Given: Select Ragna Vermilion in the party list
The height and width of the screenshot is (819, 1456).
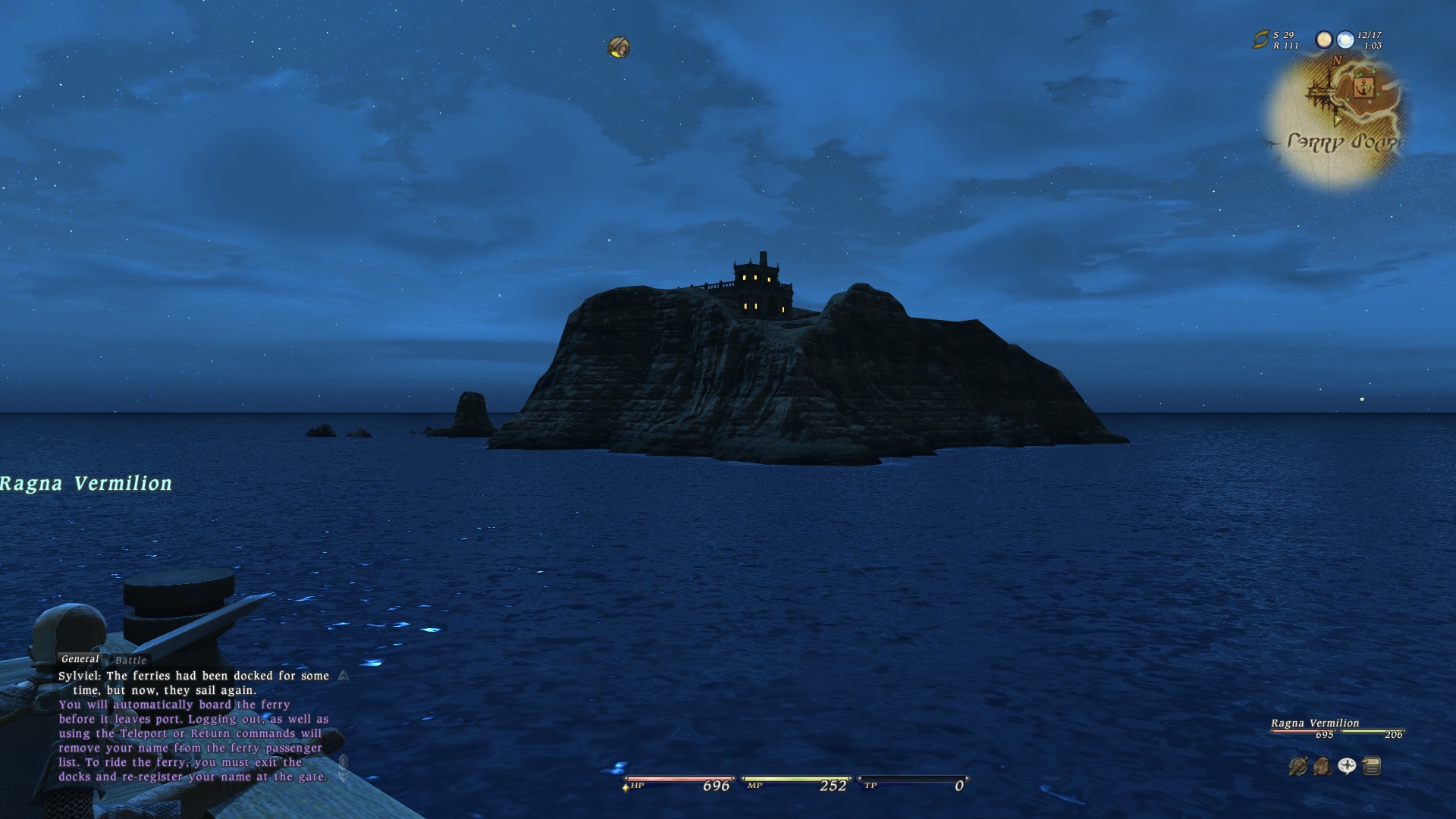Looking at the screenshot, I should click(x=1315, y=723).
